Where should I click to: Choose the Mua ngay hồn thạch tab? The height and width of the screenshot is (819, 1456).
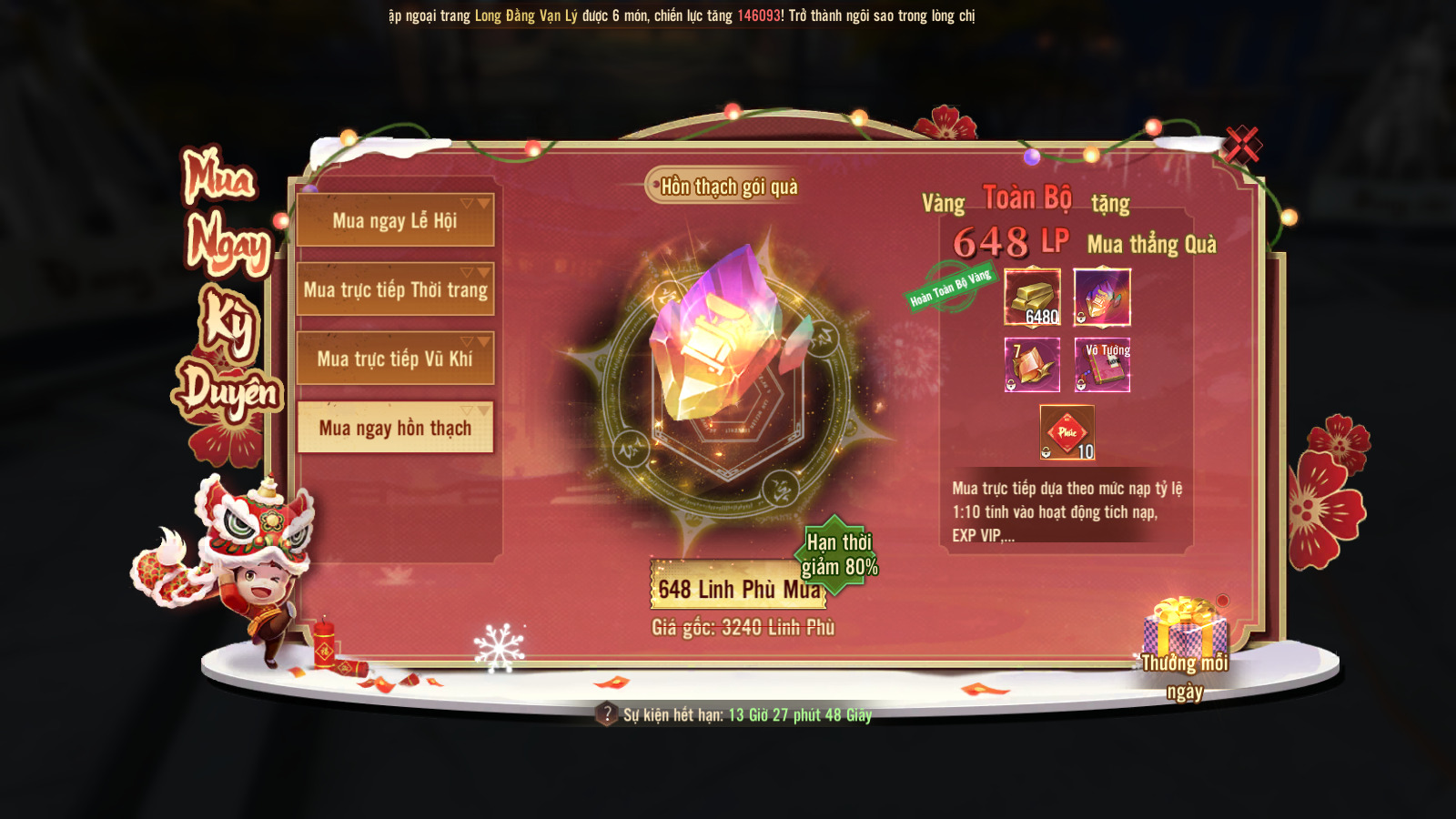pyautogui.click(x=395, y=428)
